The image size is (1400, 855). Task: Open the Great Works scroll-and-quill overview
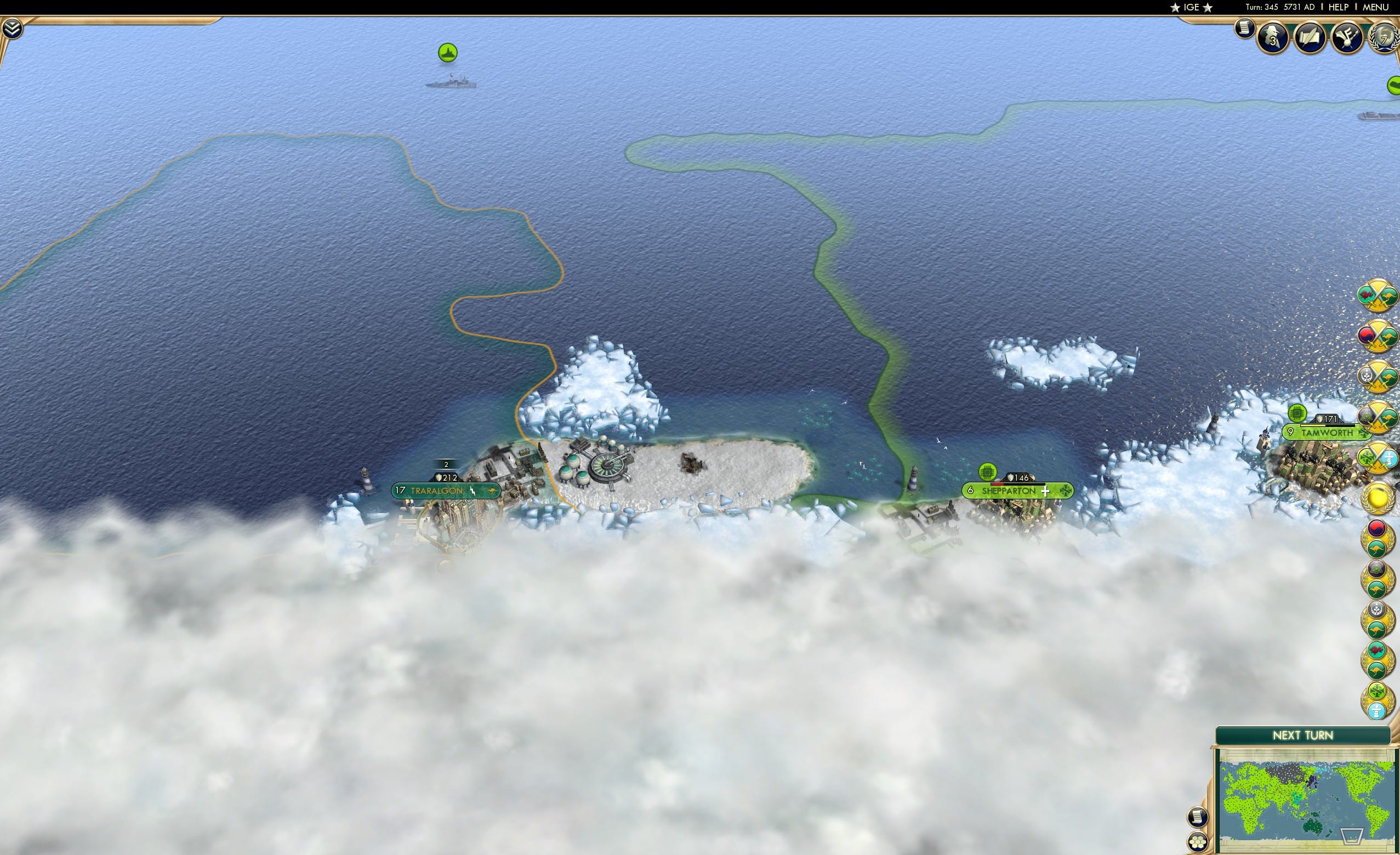tap(1311, 38)
